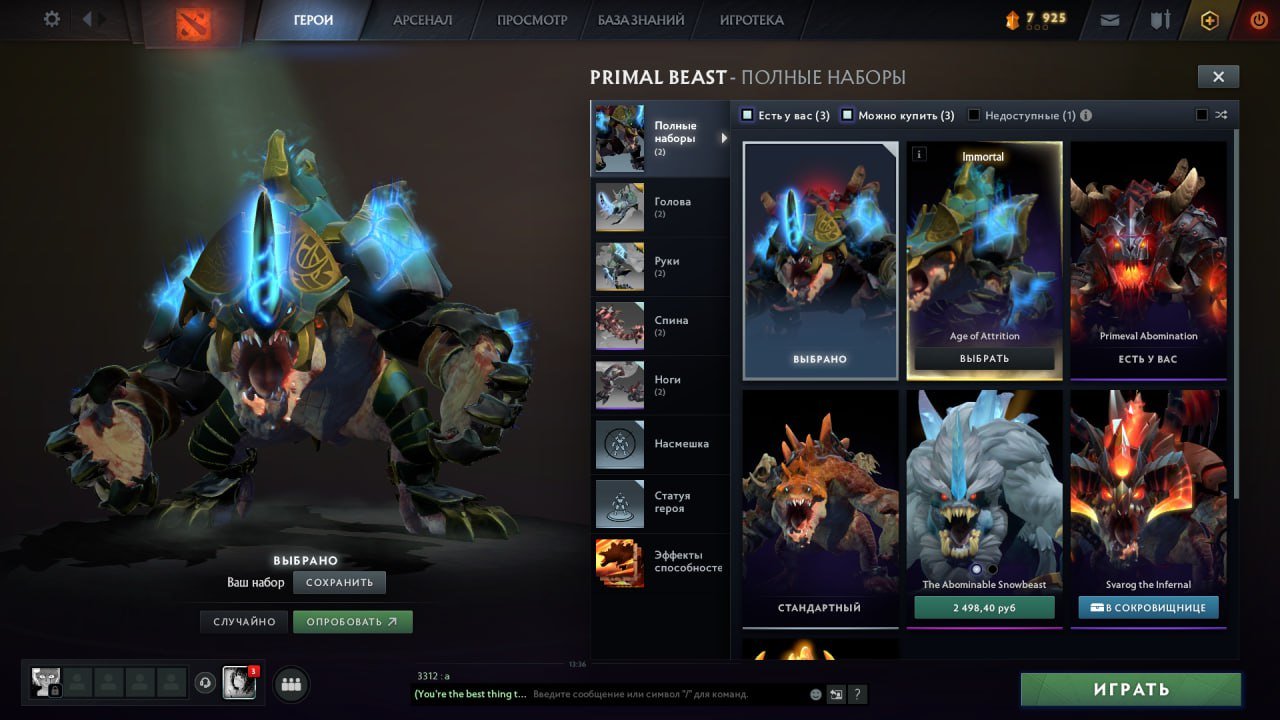Switch to the АРСЕНАЛ tab
Image resolution: width=1280 pixels, height=720 pixels.
click(422, 19)
